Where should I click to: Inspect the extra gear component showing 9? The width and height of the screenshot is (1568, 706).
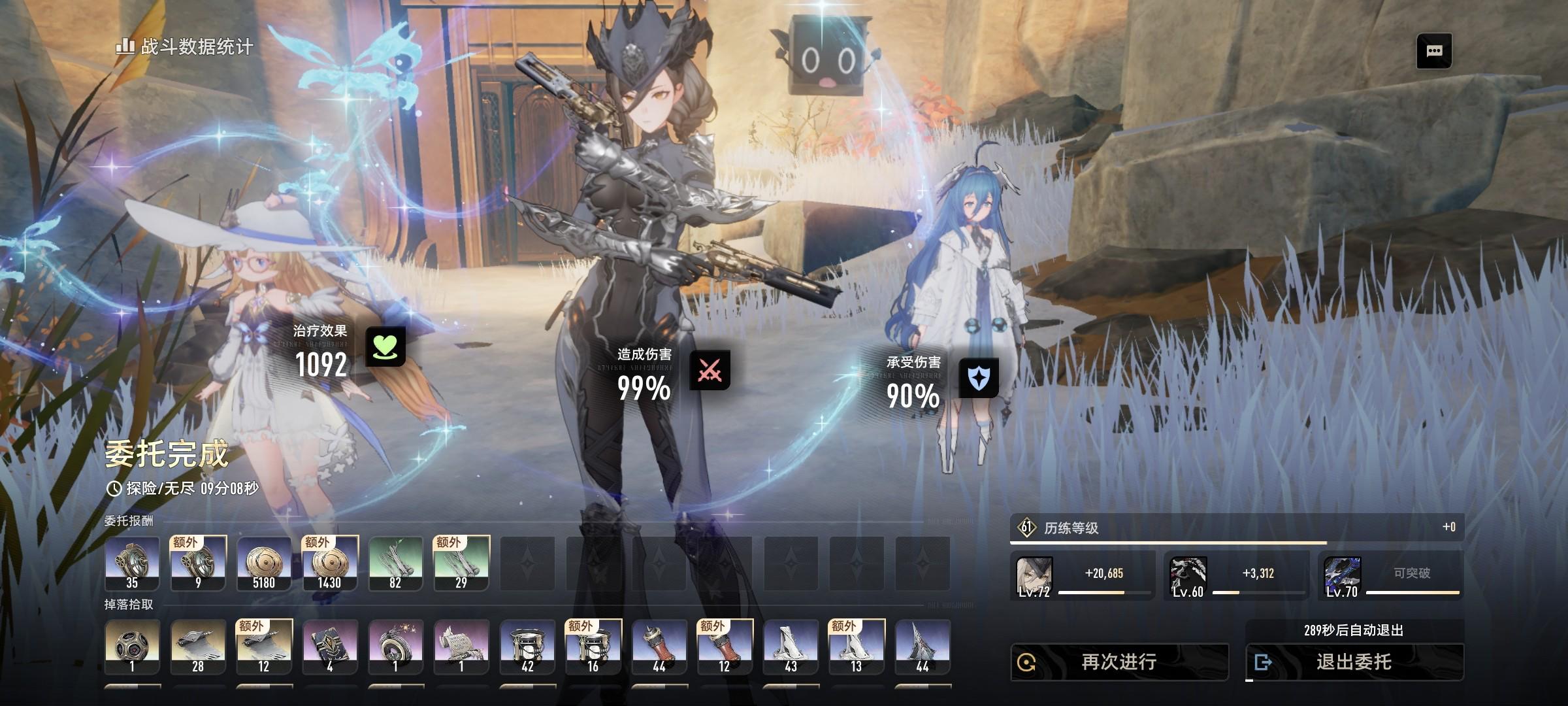[198, 563]
